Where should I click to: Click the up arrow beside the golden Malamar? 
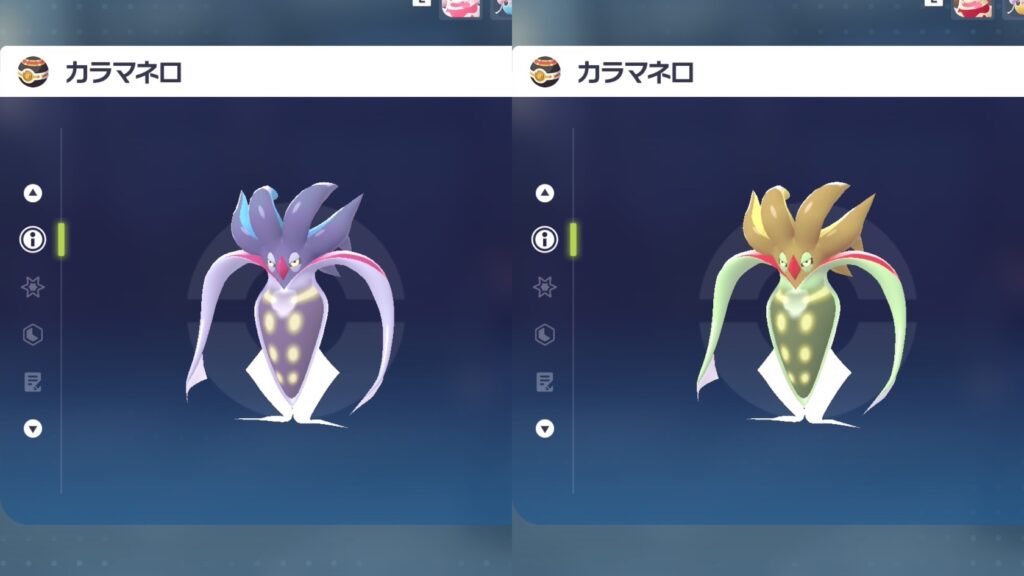tap(545, 193)
